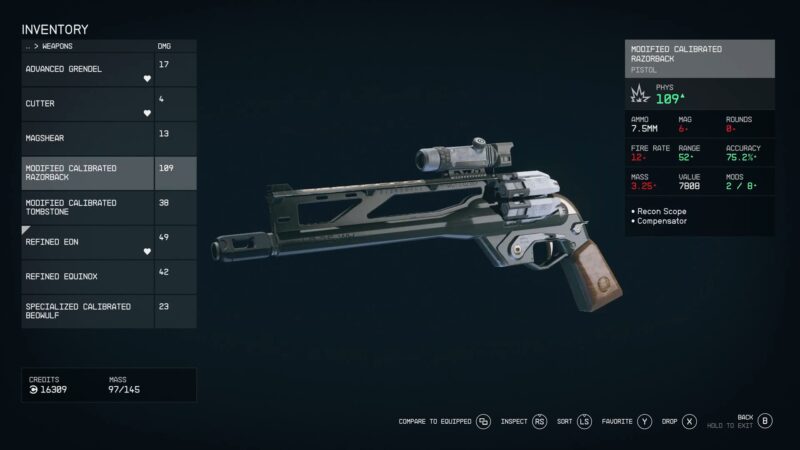The height and width of the screenshot is (450, 800).
Task: Sort the list by DMG column
Action: 165,46
